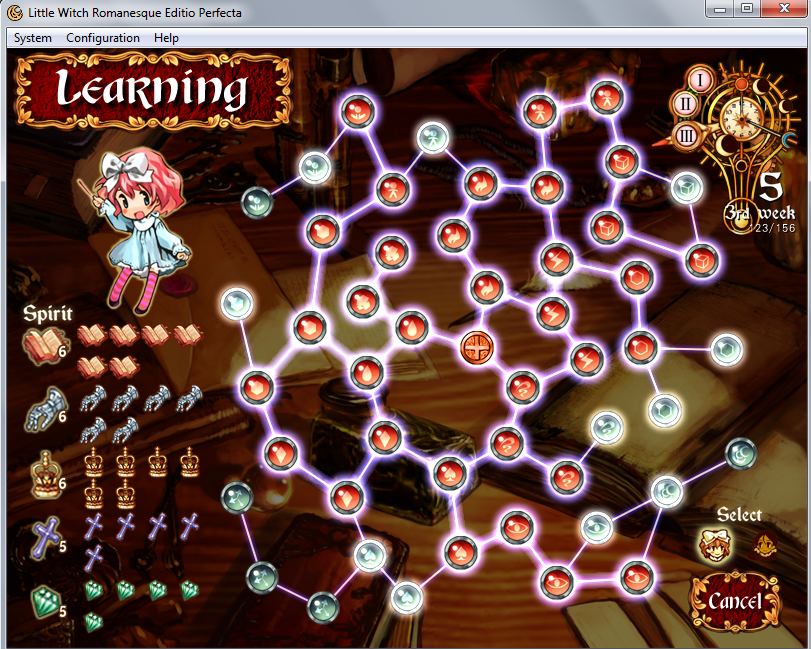
Task: Open the System menu
Action: pos(33,38)
